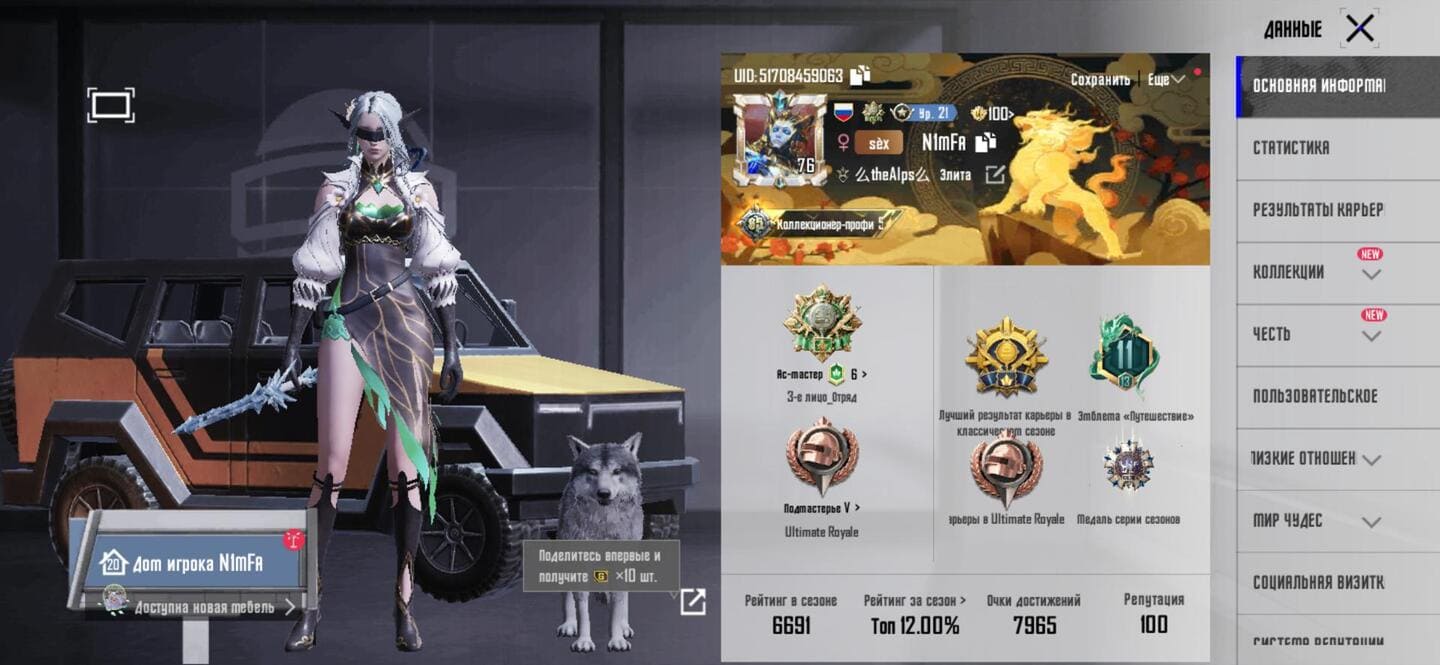The height and width of the screenshot is (665, 1440).
Task: Copy the nickname N1mFa
Action: point(986,143)
